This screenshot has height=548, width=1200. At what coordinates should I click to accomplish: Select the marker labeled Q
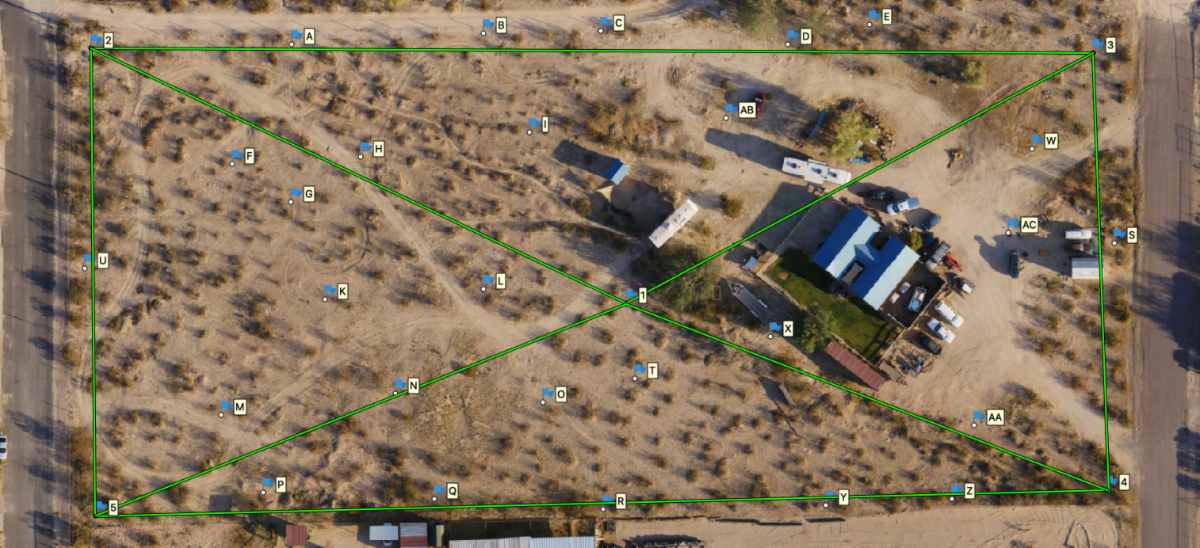pyautogui.click(x=439, y=490)
